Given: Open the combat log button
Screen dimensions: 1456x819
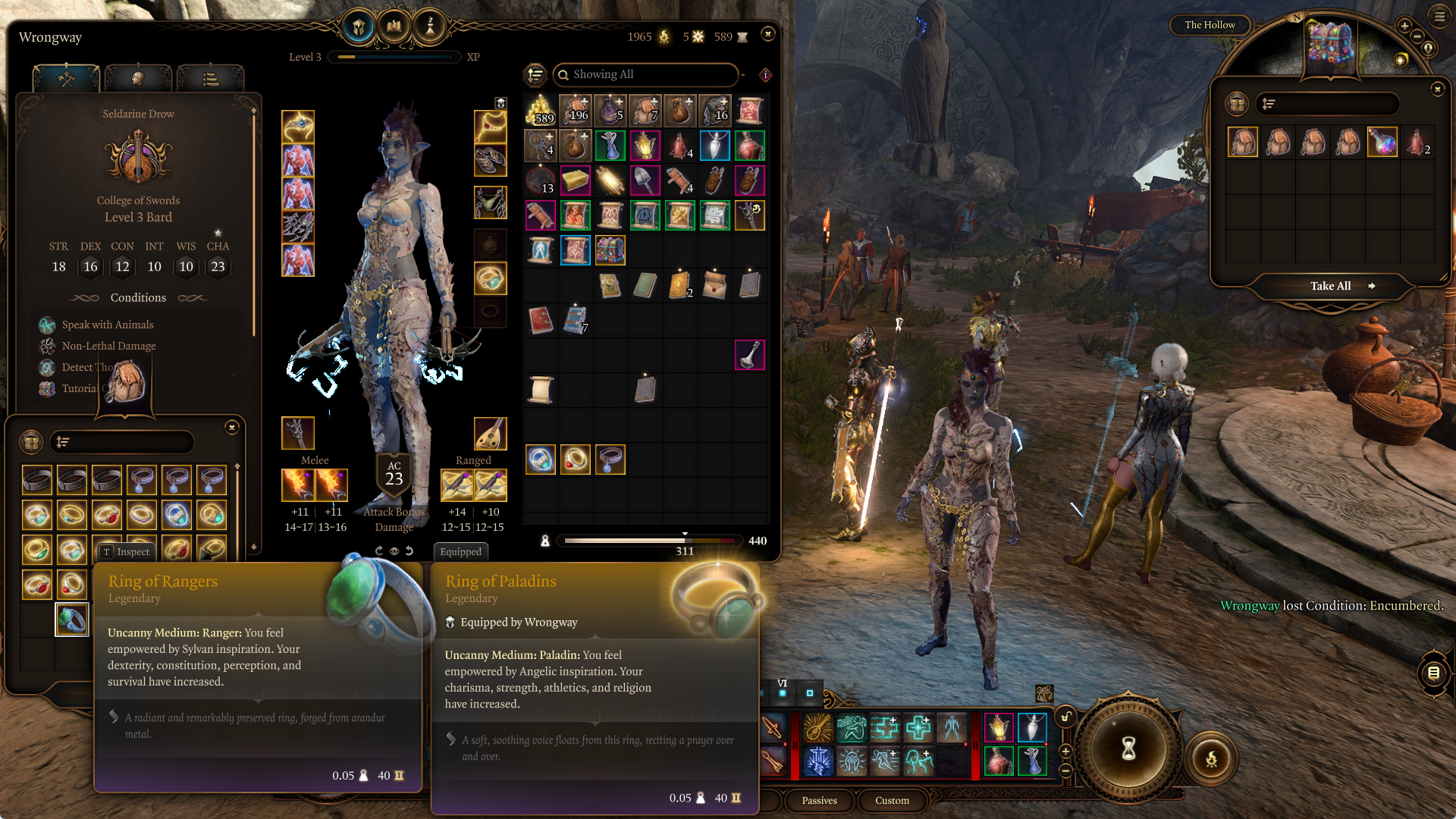Looking at the screenshot, I should pos(1432,673).
